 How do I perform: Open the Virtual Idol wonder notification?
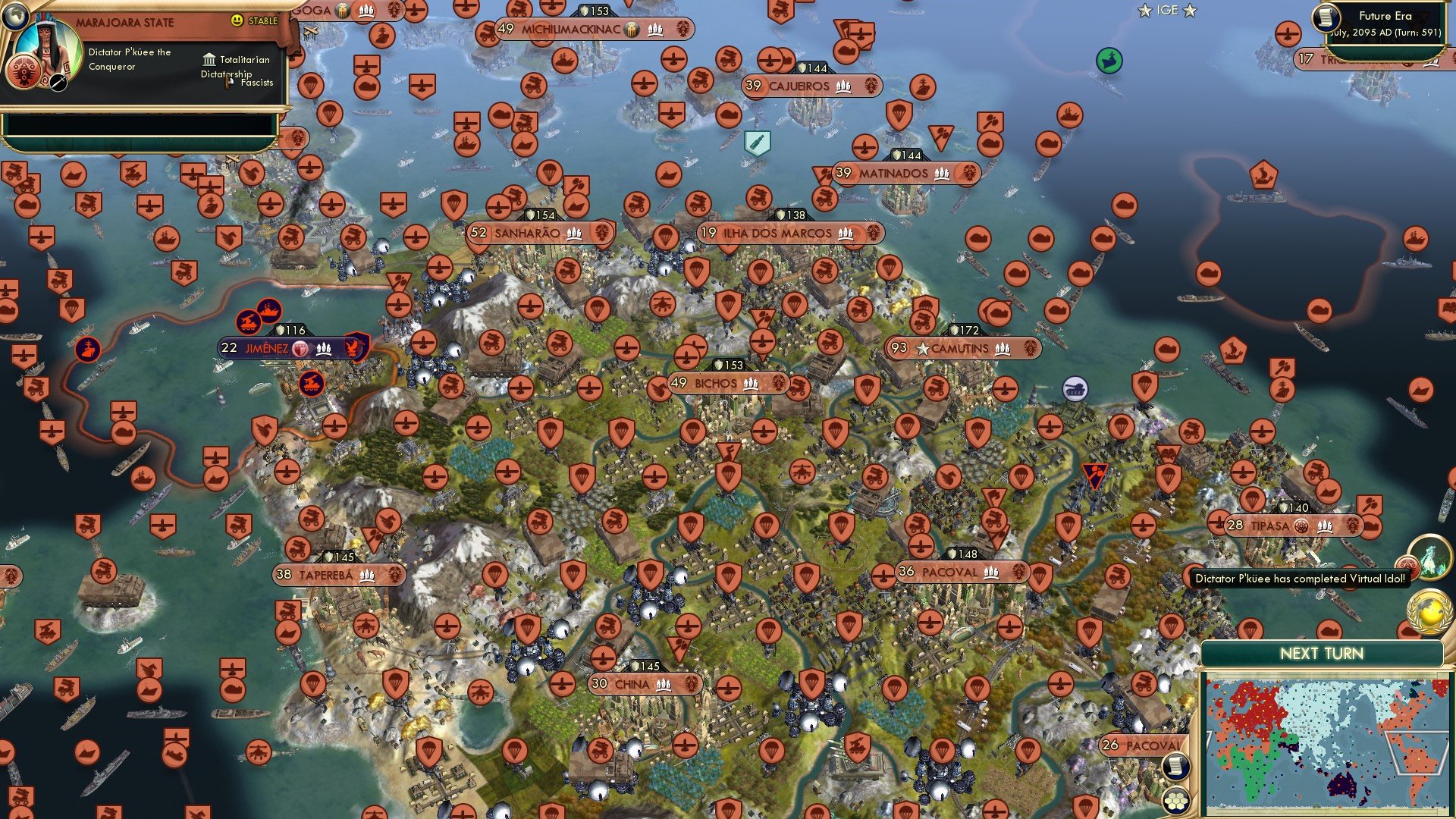(1429, 557)
